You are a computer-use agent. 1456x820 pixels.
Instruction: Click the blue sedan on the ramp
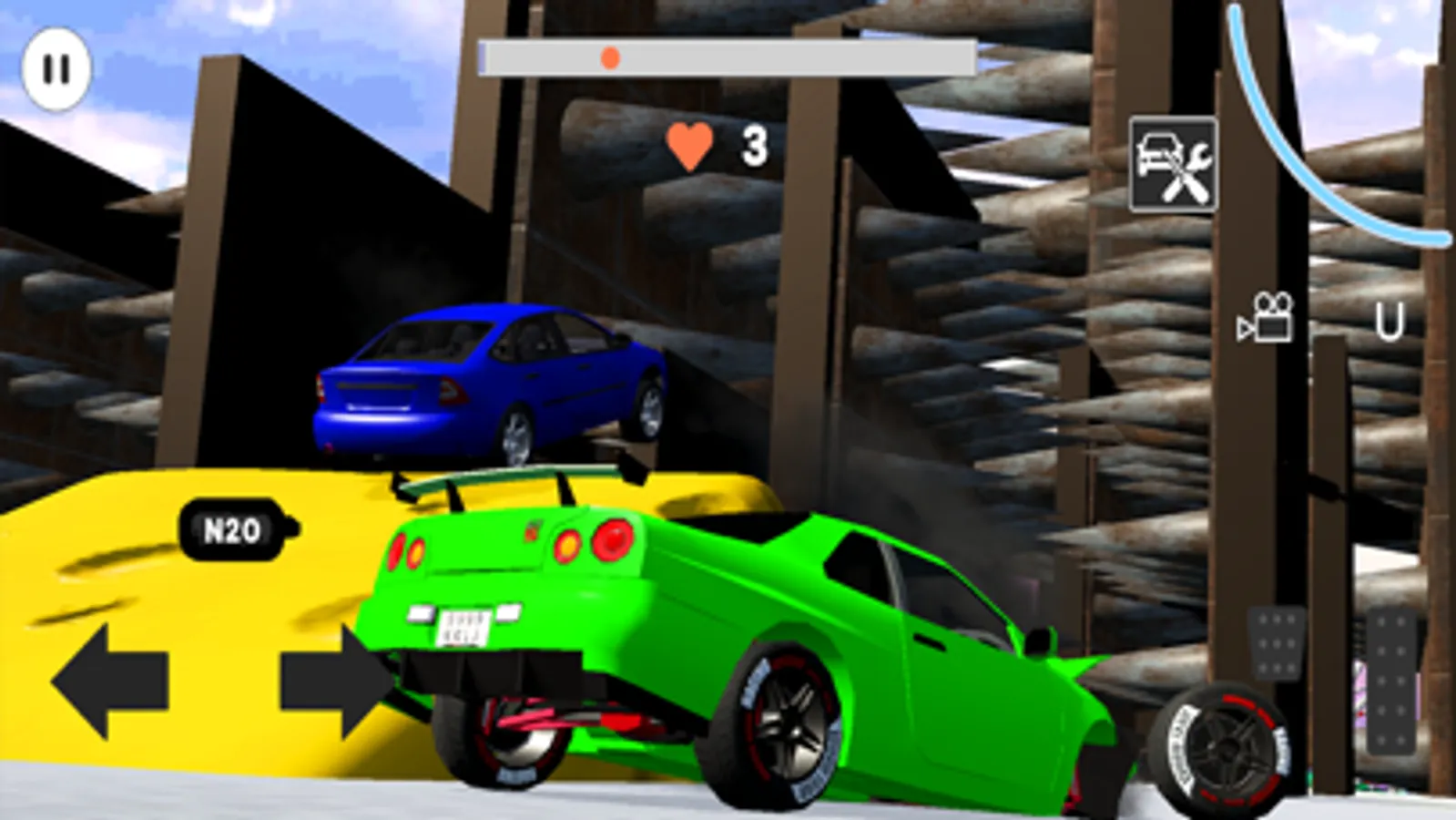pos(483,383)
